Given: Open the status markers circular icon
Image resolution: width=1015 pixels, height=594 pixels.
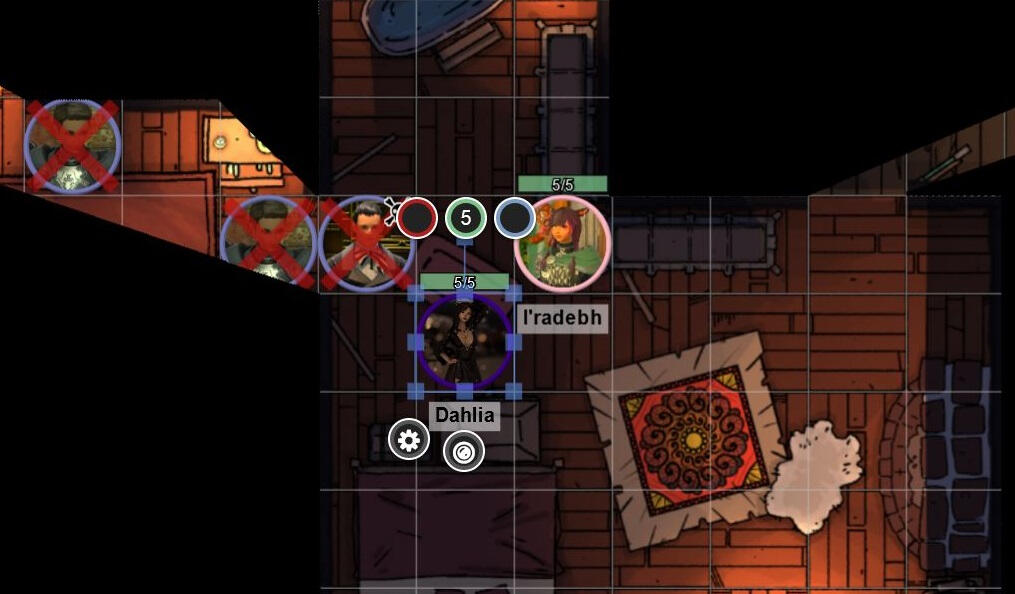Looking at the screenshot, I should [x=463, y=451].
